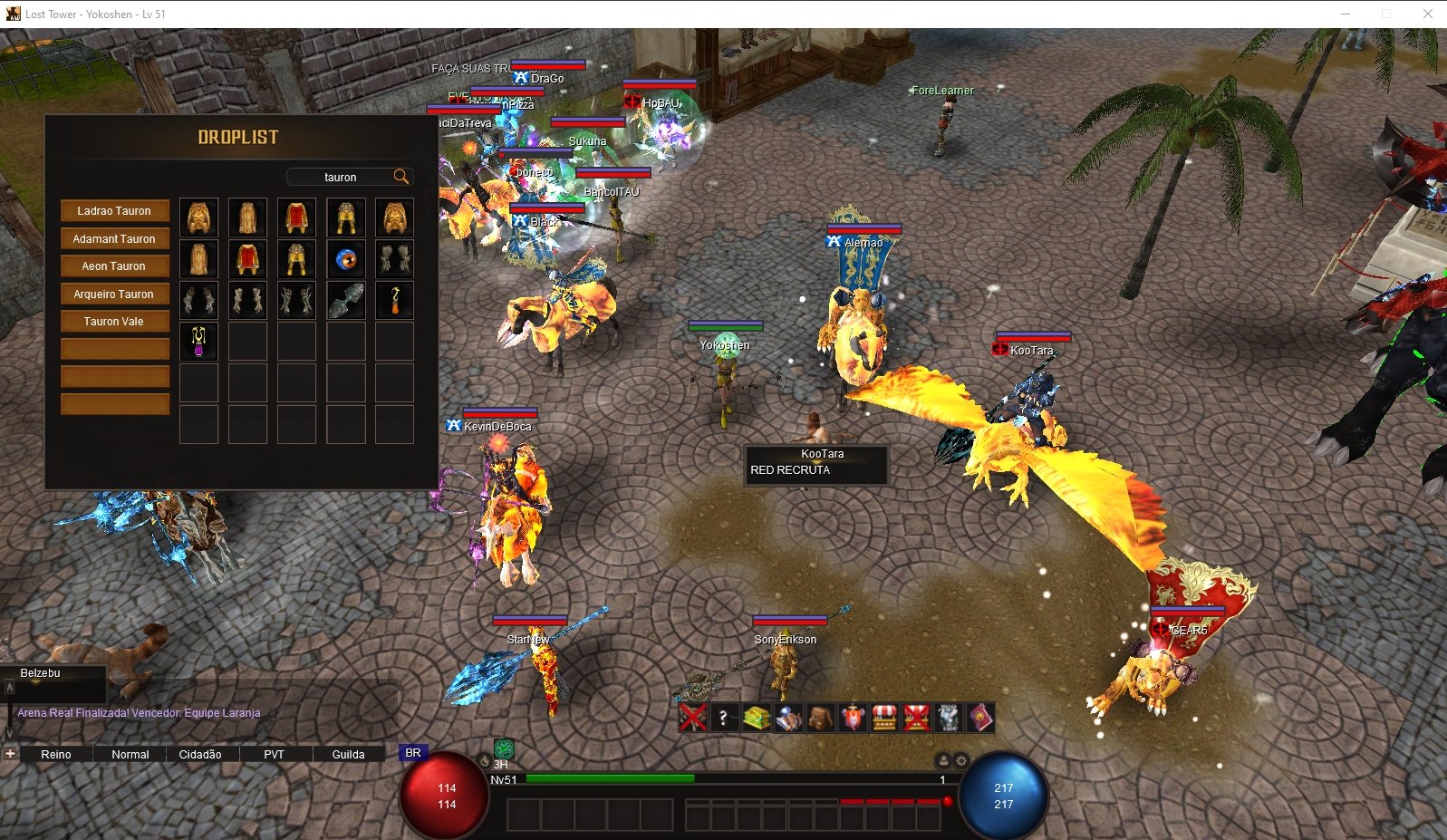1447x840 pixels.
Task: Click the droplist search magnifier icon
Action: coord(400,177)
